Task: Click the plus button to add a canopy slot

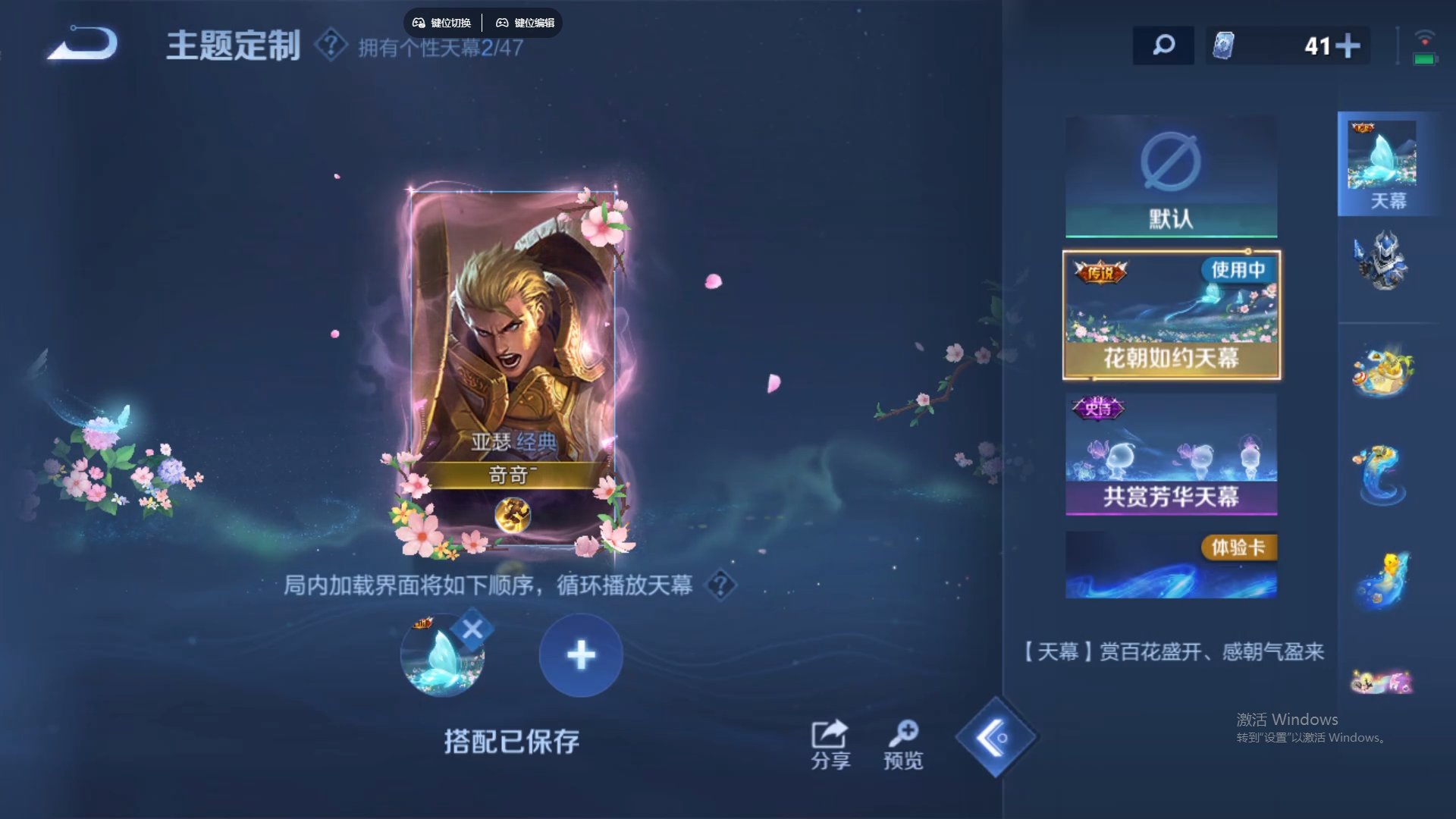Action: 580,654
